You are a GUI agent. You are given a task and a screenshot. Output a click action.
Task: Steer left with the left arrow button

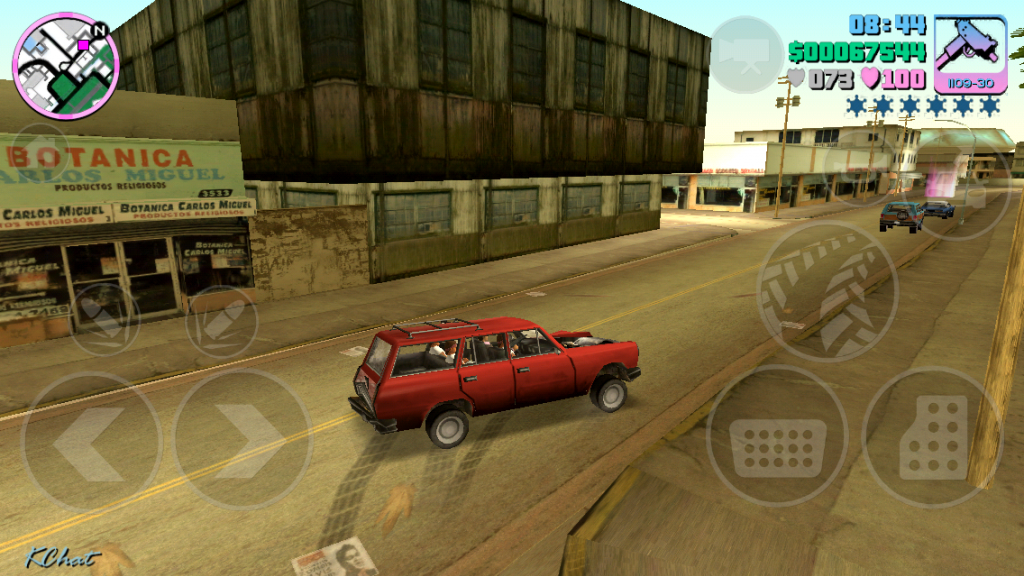90,442
